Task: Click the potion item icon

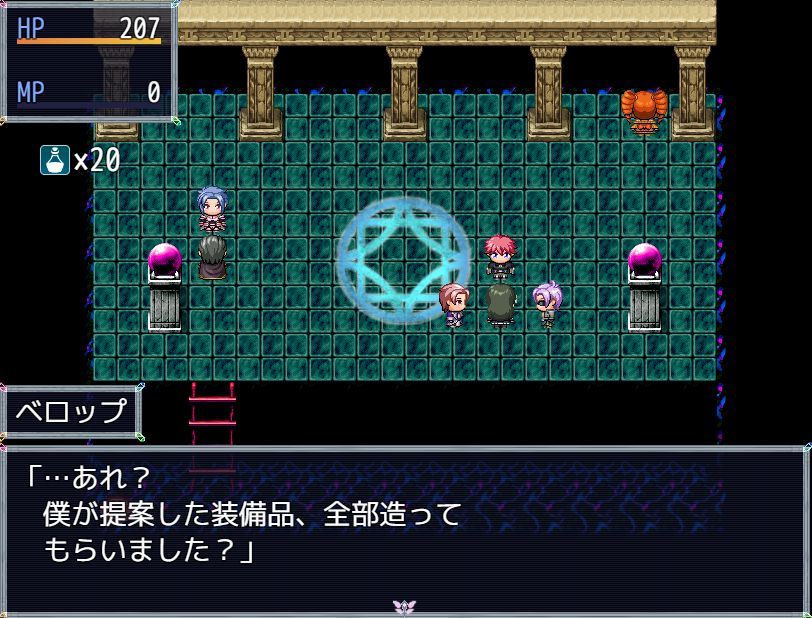Action: [x=54, y=160]
